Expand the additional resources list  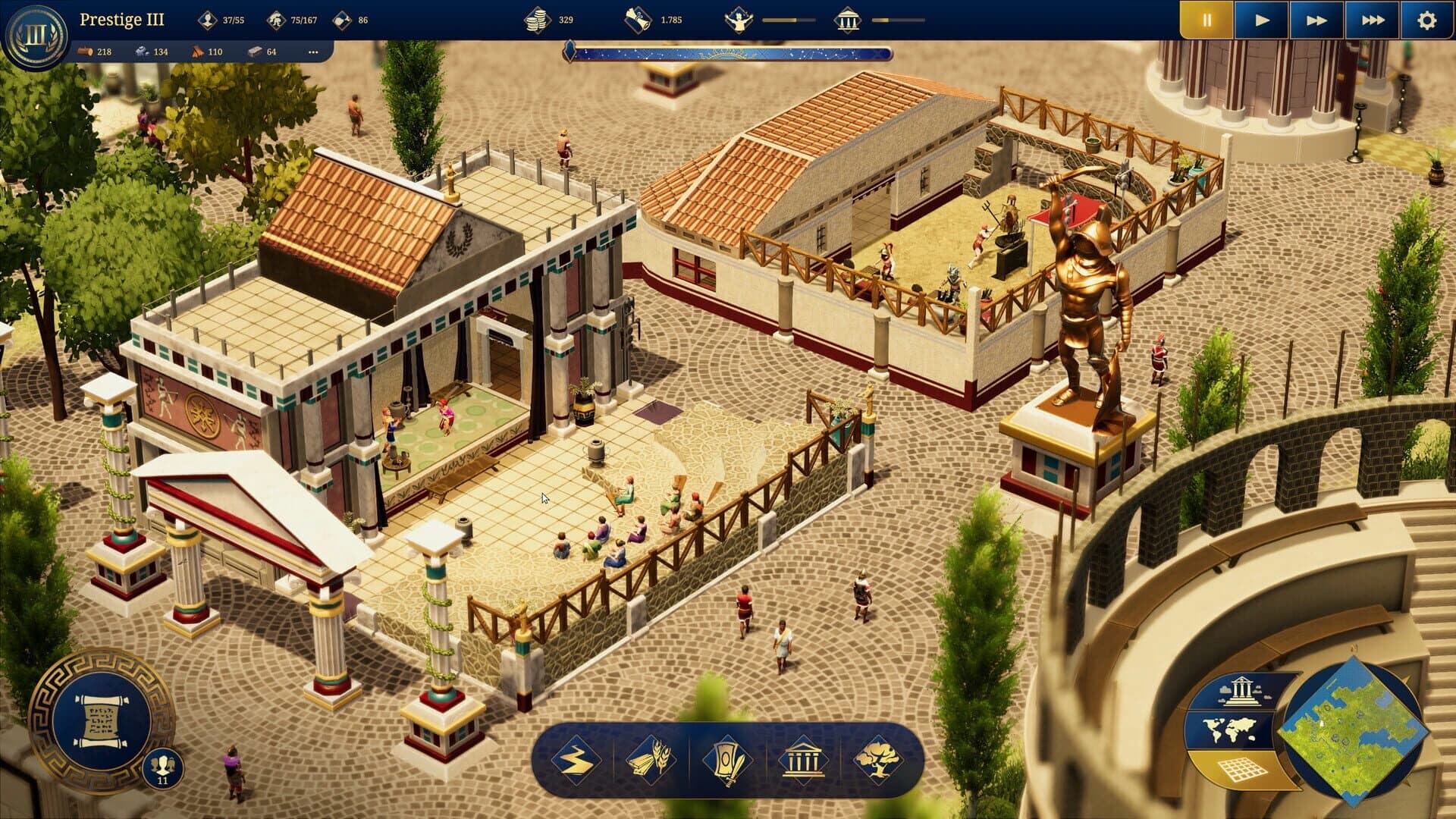point(315,53)
